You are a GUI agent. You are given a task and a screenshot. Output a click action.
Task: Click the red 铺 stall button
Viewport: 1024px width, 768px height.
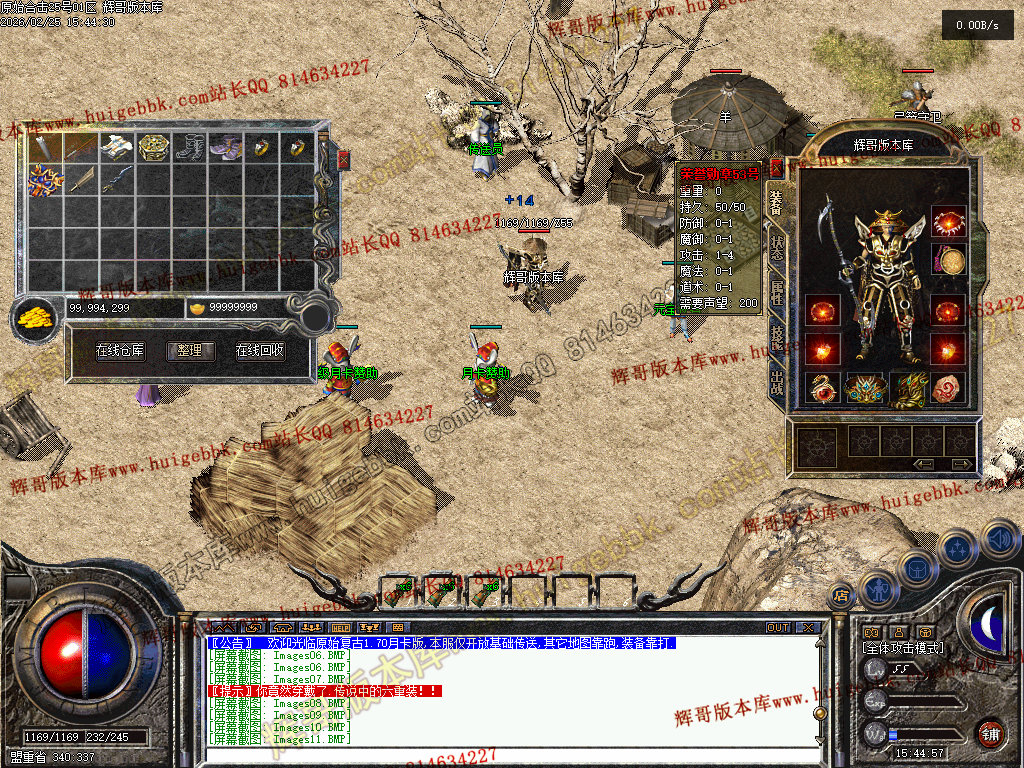[x=990, y=733]
